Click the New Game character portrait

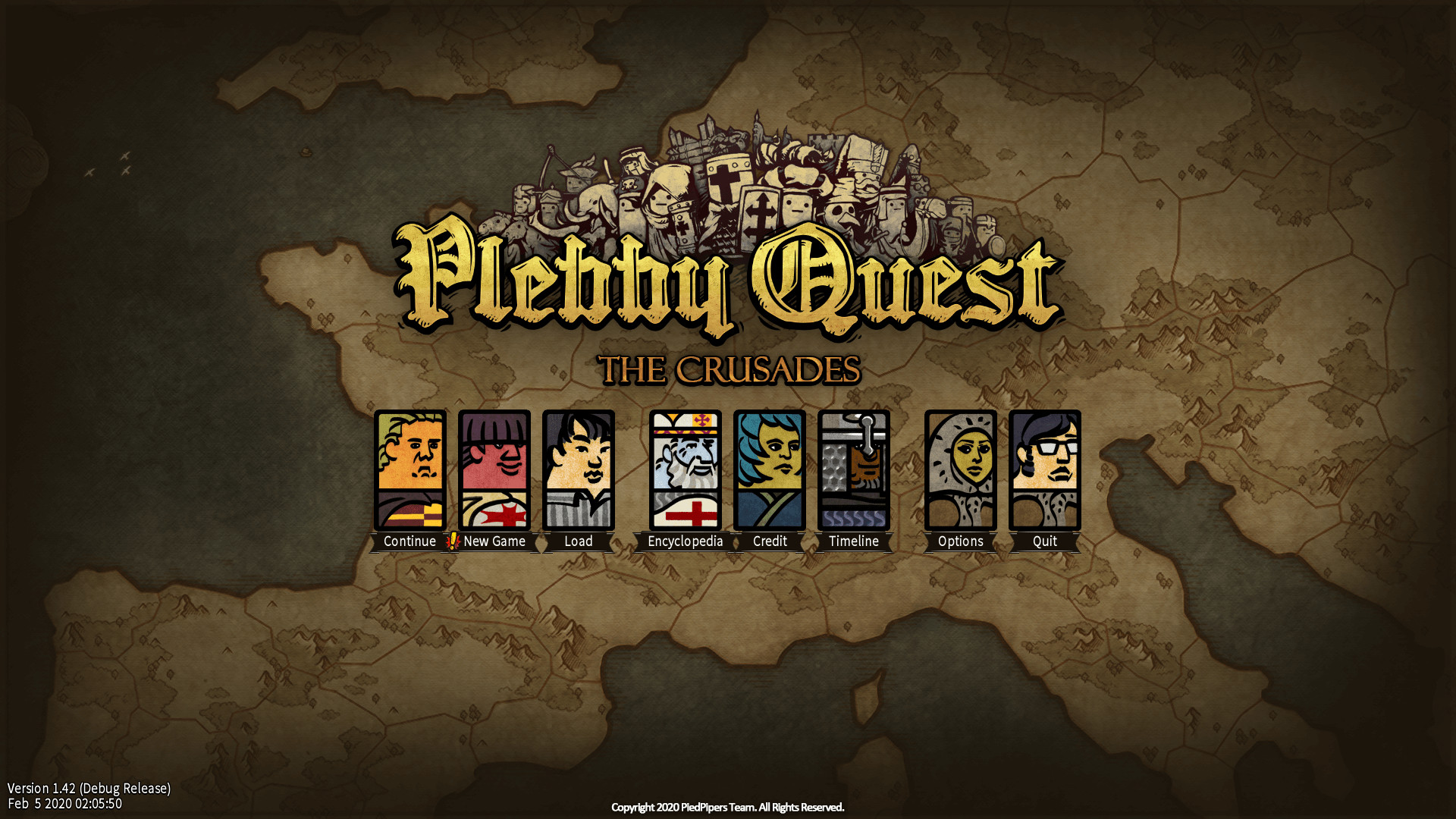tap(494, 470)
